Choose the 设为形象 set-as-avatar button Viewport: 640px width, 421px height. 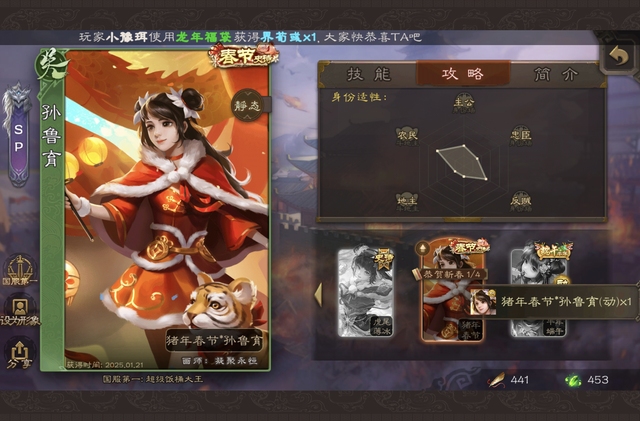coord(21,313)
